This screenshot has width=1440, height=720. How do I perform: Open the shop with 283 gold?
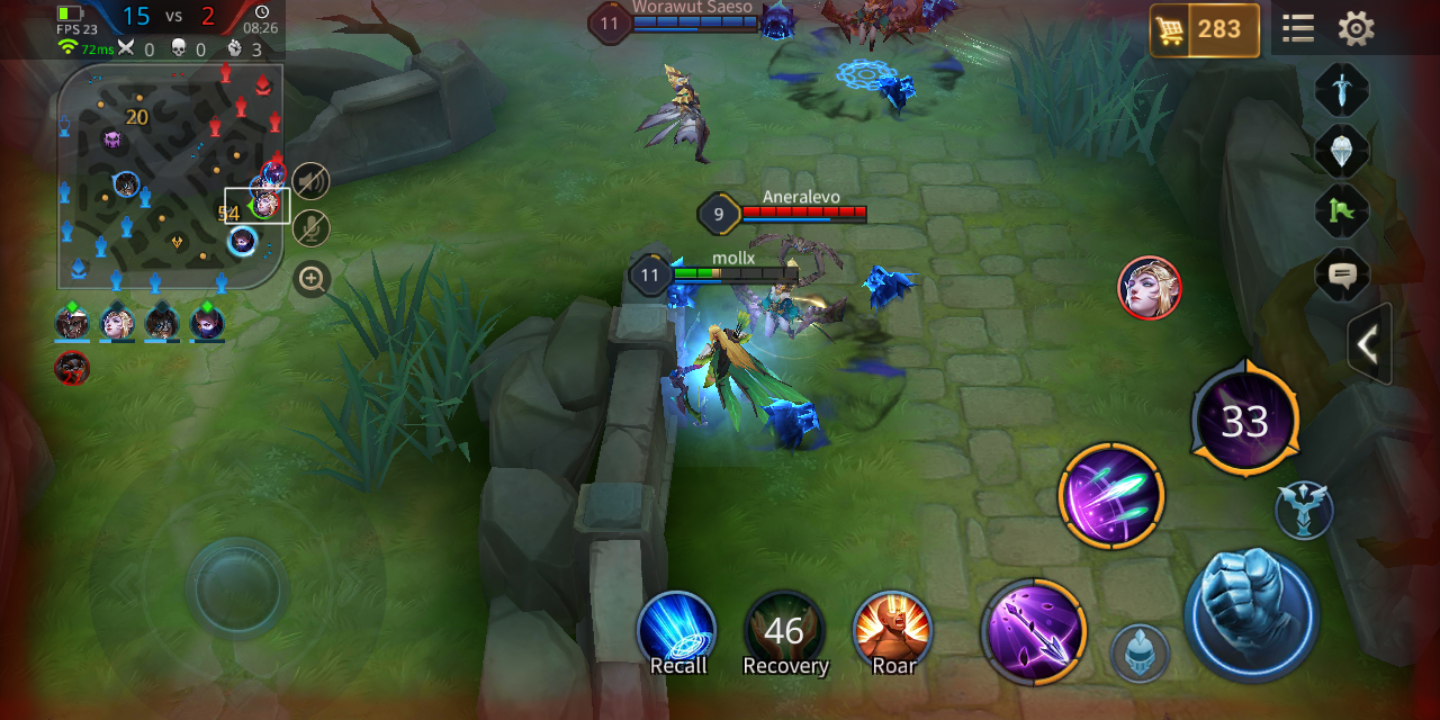(x=1204, y=30)
